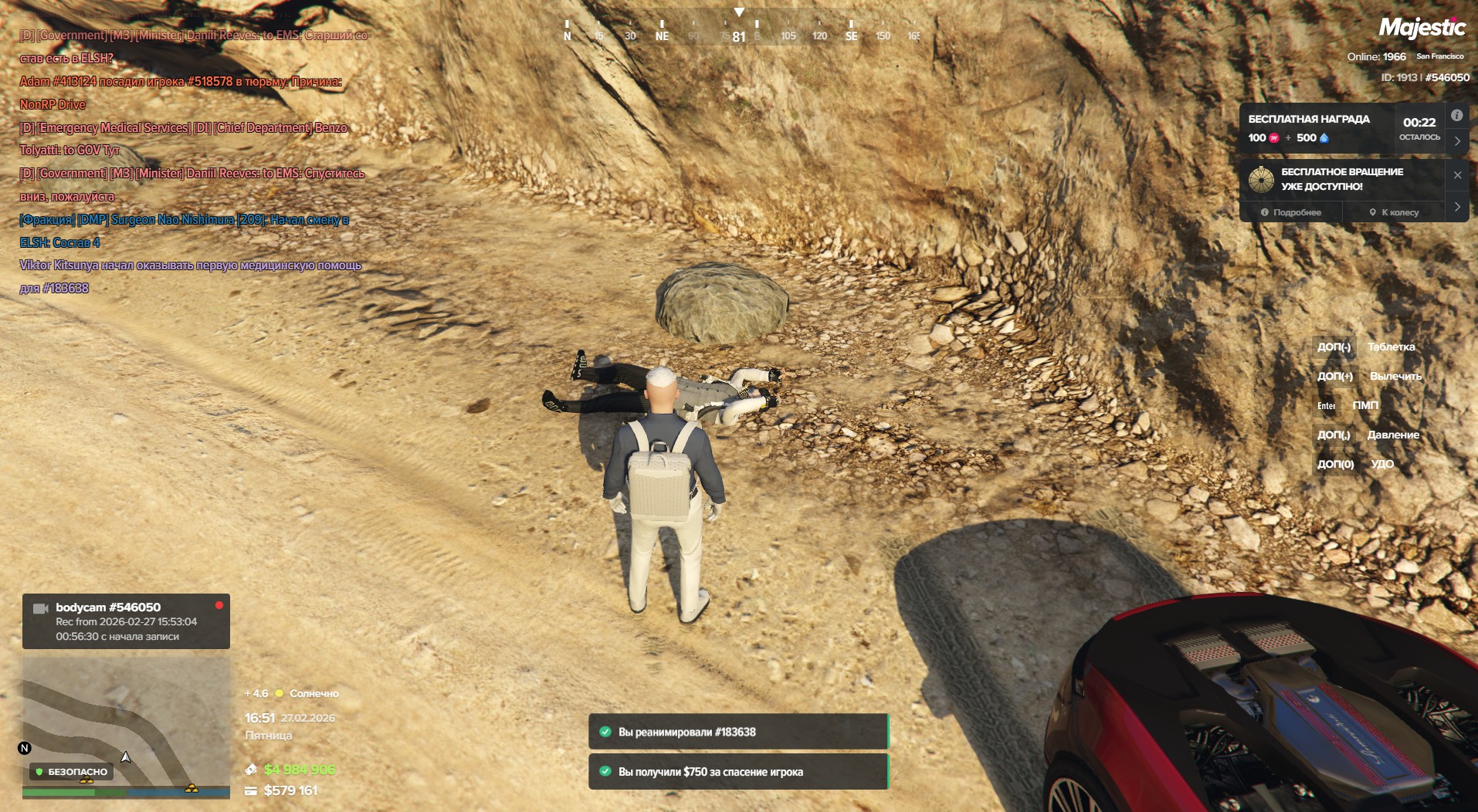1478x812 pixels.
Task: Choose the Таблетка action
Action: click(x=1391, y=347)
